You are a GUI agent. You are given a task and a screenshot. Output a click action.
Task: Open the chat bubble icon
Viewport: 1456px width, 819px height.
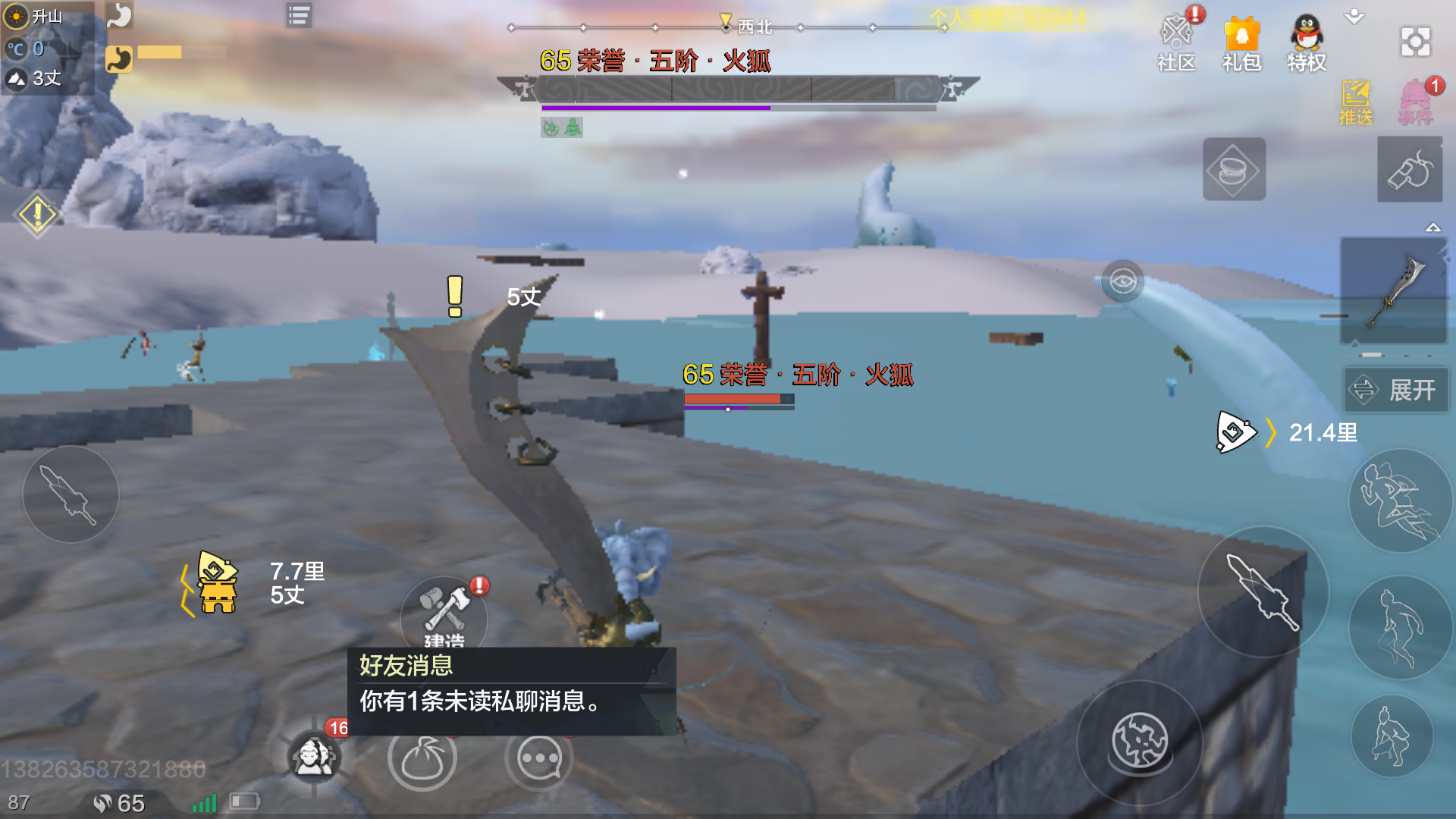[539, 758]
